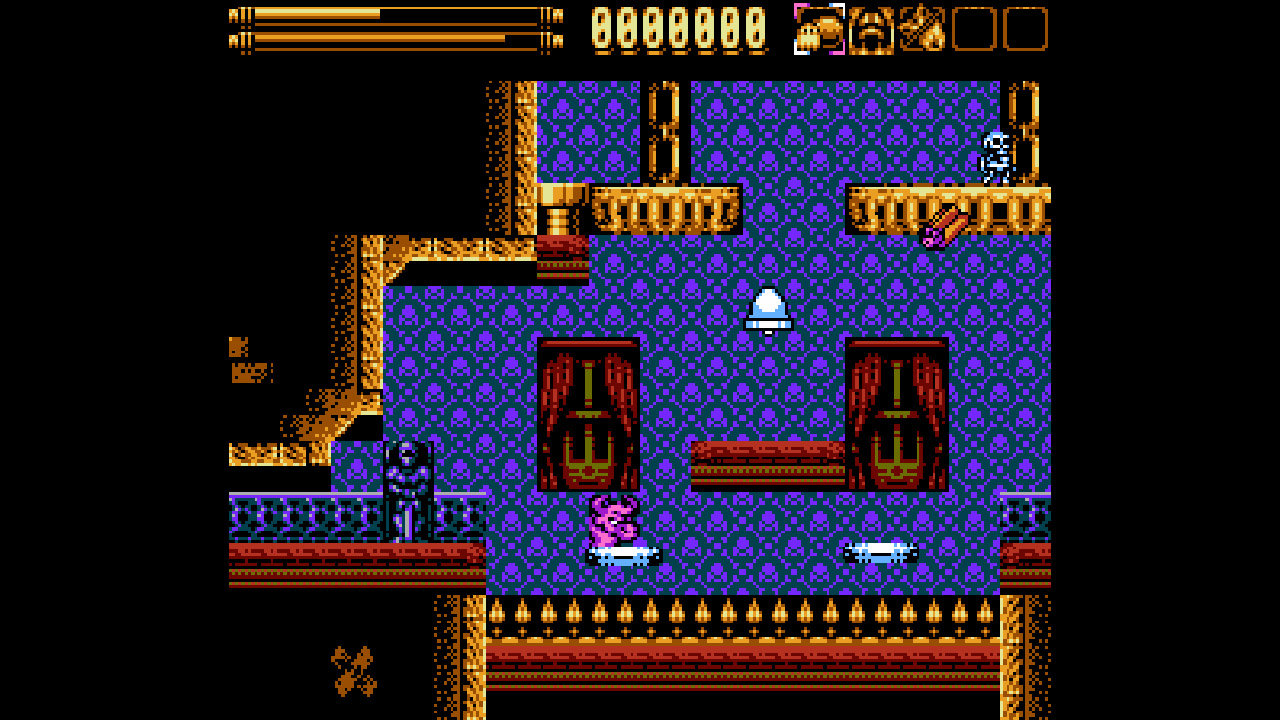Click the first empty item slot
Viewport: 1280px width, 720px height.
click(x=975, y=30)
